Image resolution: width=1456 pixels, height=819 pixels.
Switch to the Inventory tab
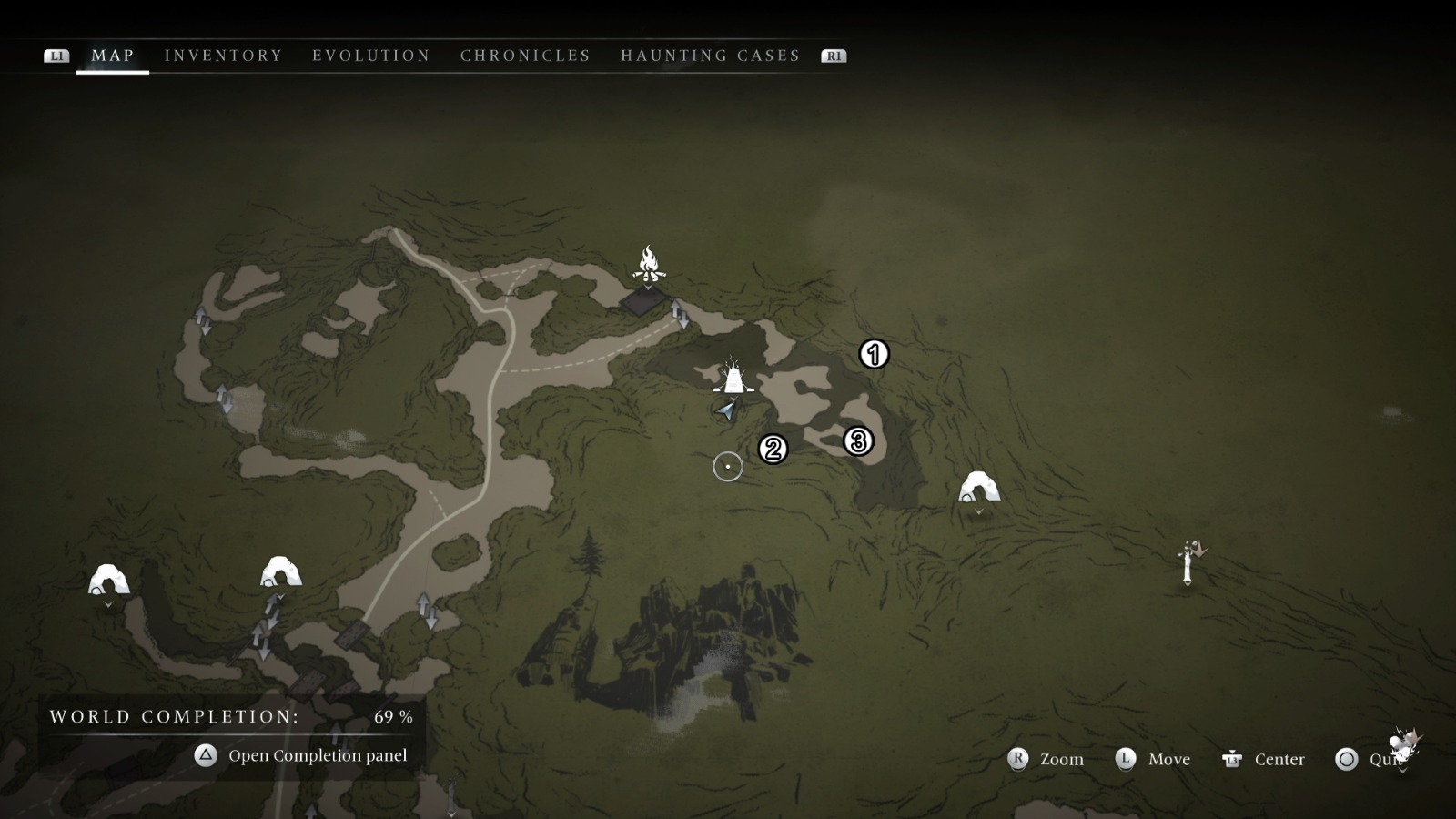[x=222, y=55]
